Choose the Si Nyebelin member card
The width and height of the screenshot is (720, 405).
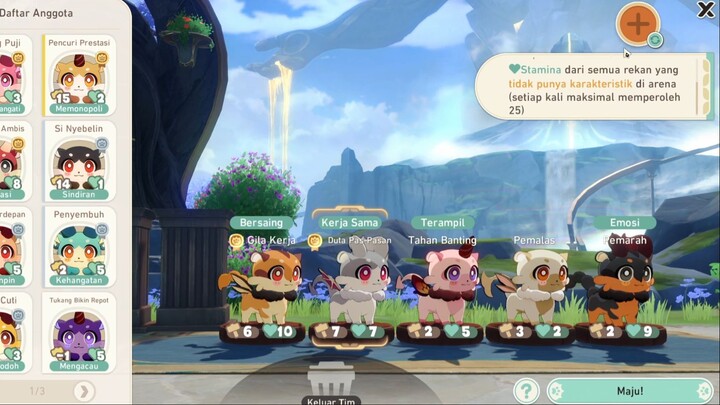coord(80,160)
